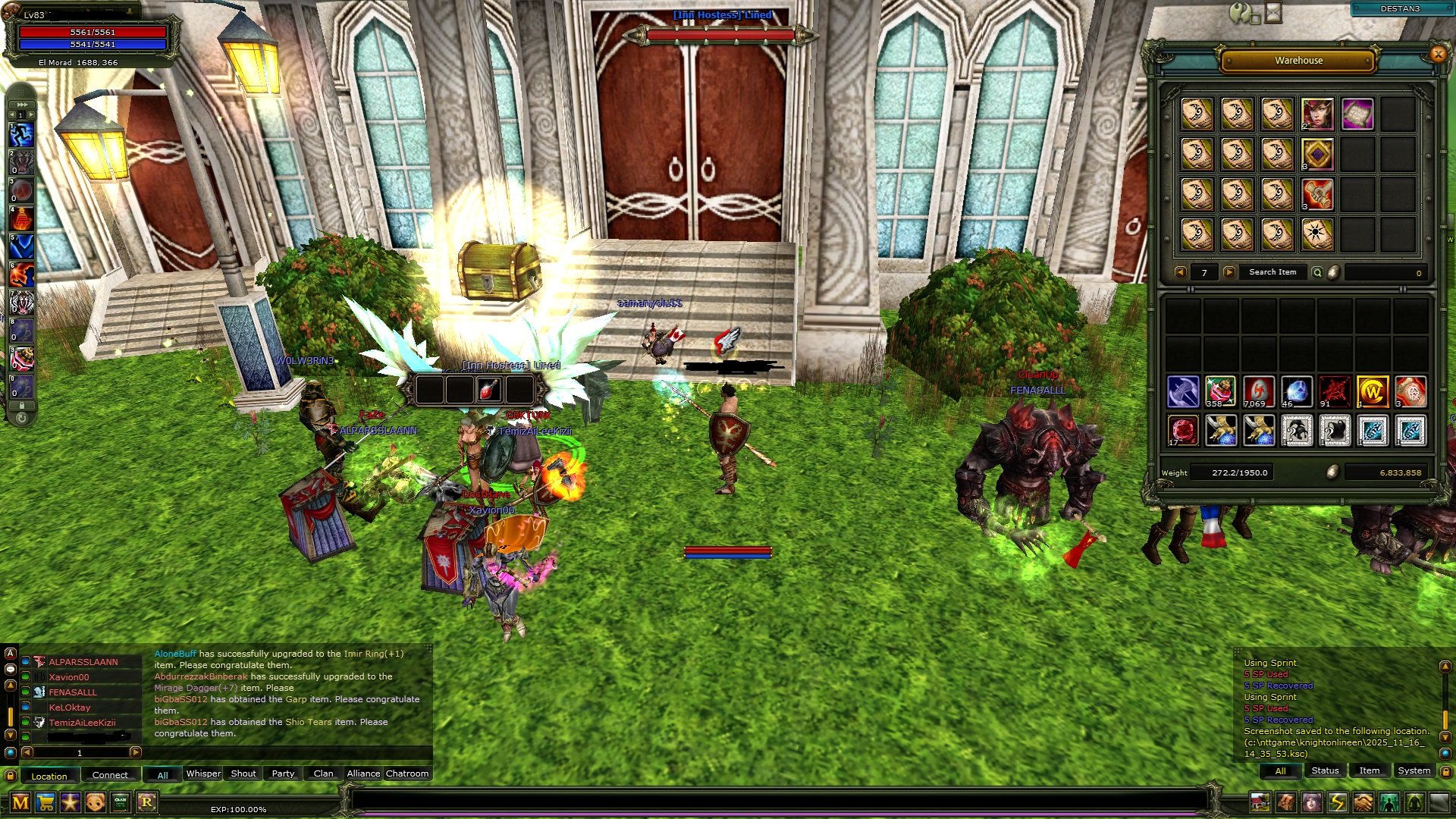The image size is (1456, 819).
Task: Select party member Xavion00 in the list
Action: 69,677
